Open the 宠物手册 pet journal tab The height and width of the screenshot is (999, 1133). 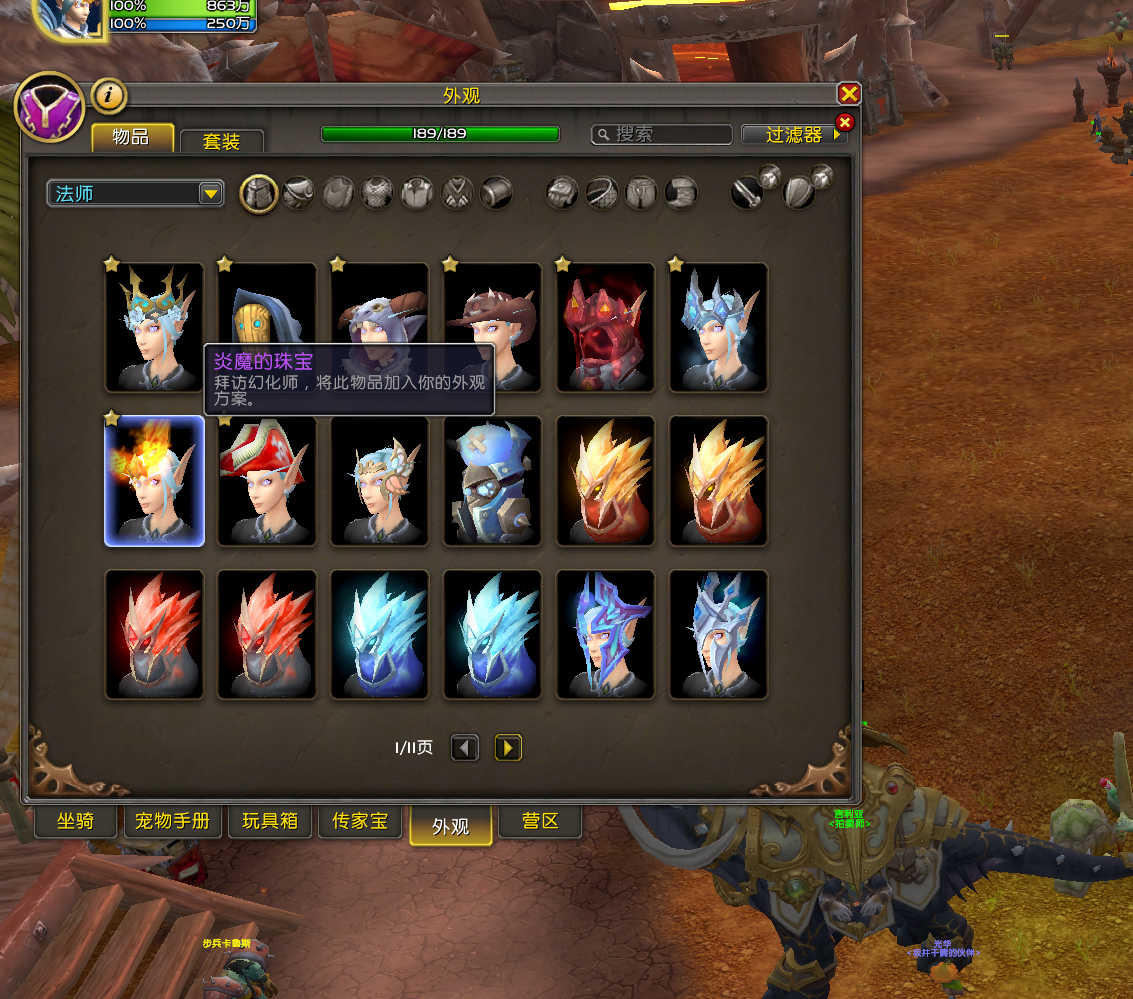173,822
